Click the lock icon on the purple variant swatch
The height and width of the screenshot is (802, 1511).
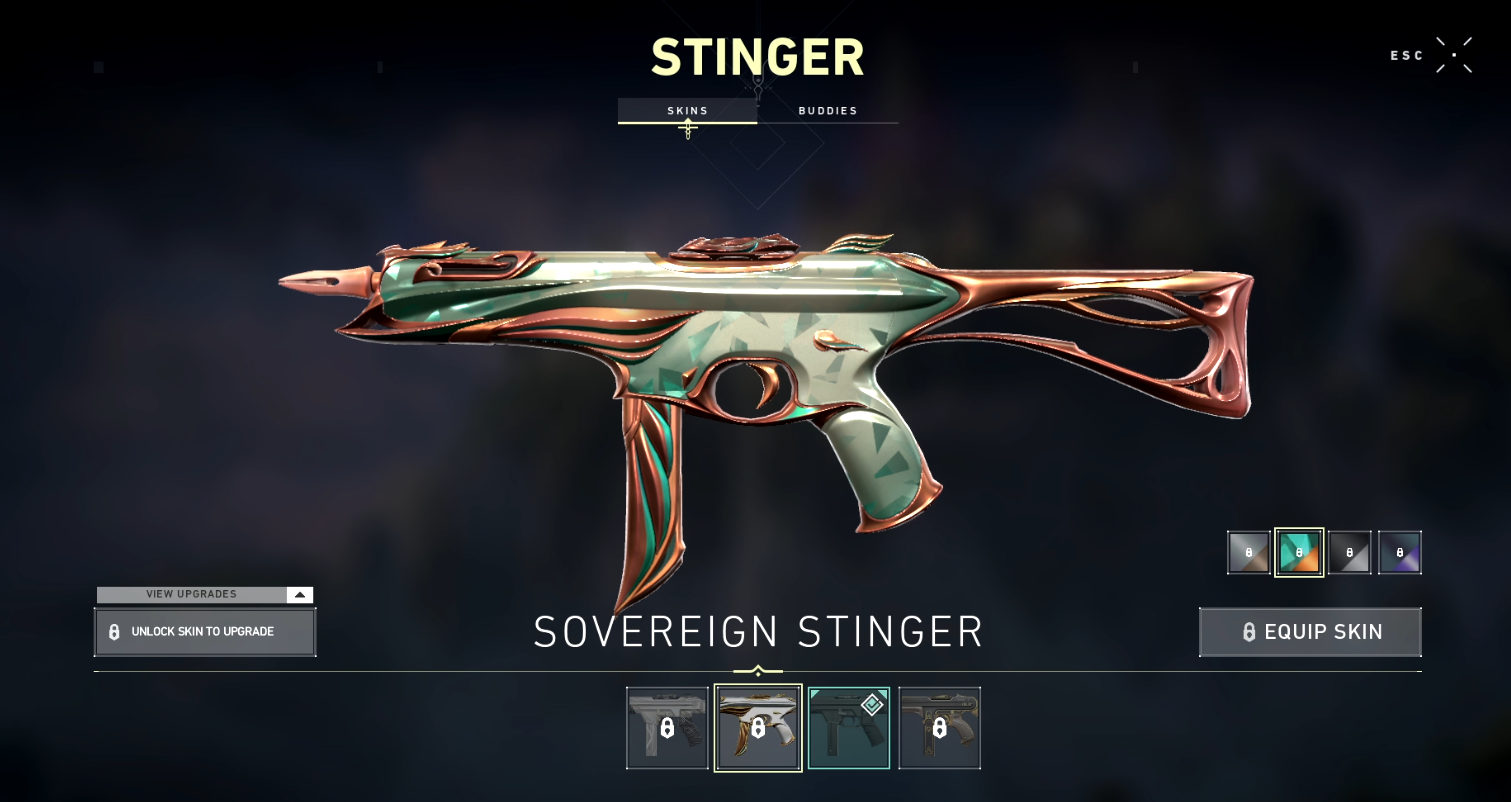[1400, 552]
